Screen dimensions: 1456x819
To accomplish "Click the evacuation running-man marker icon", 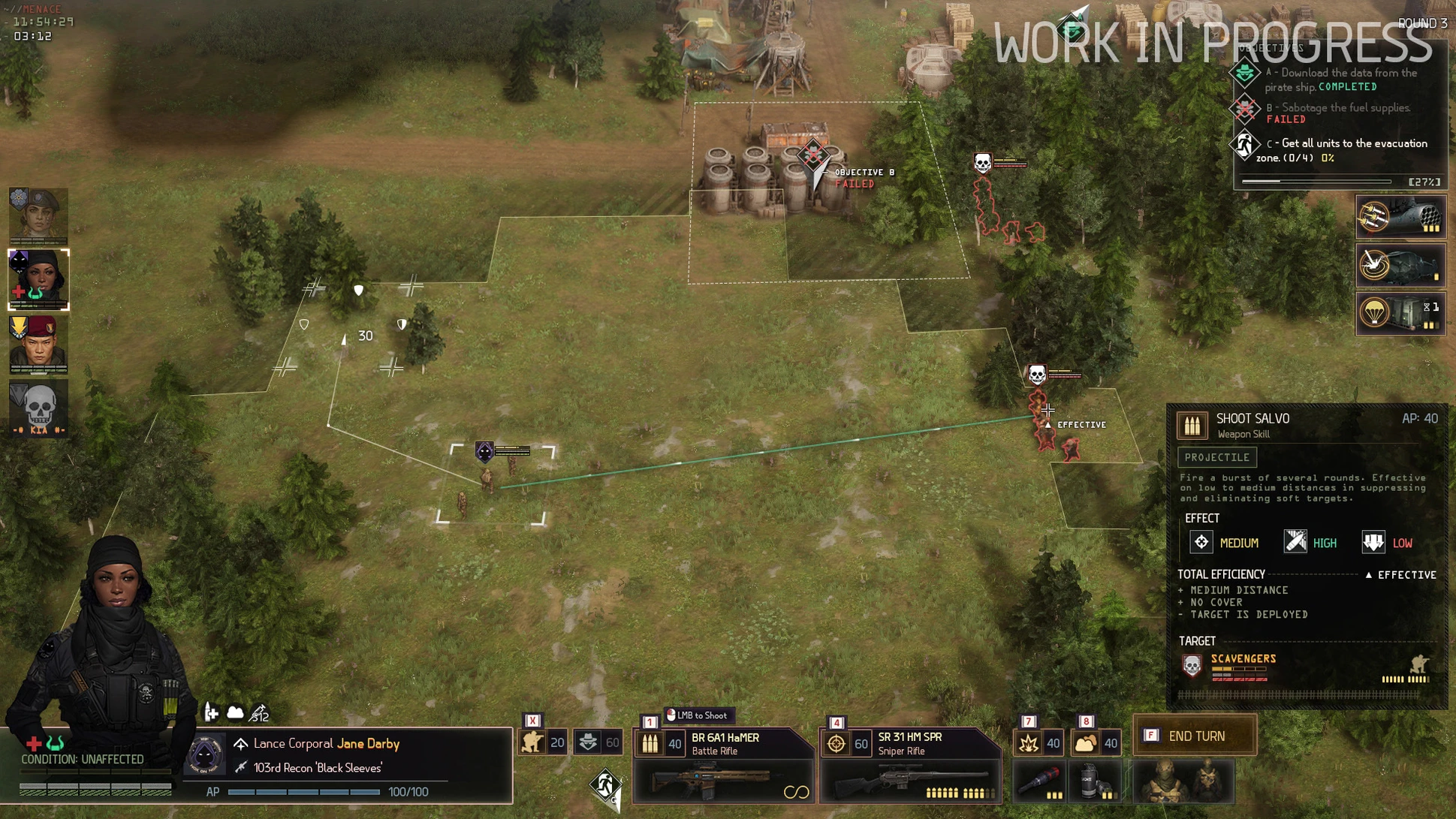I will [604, 786].
